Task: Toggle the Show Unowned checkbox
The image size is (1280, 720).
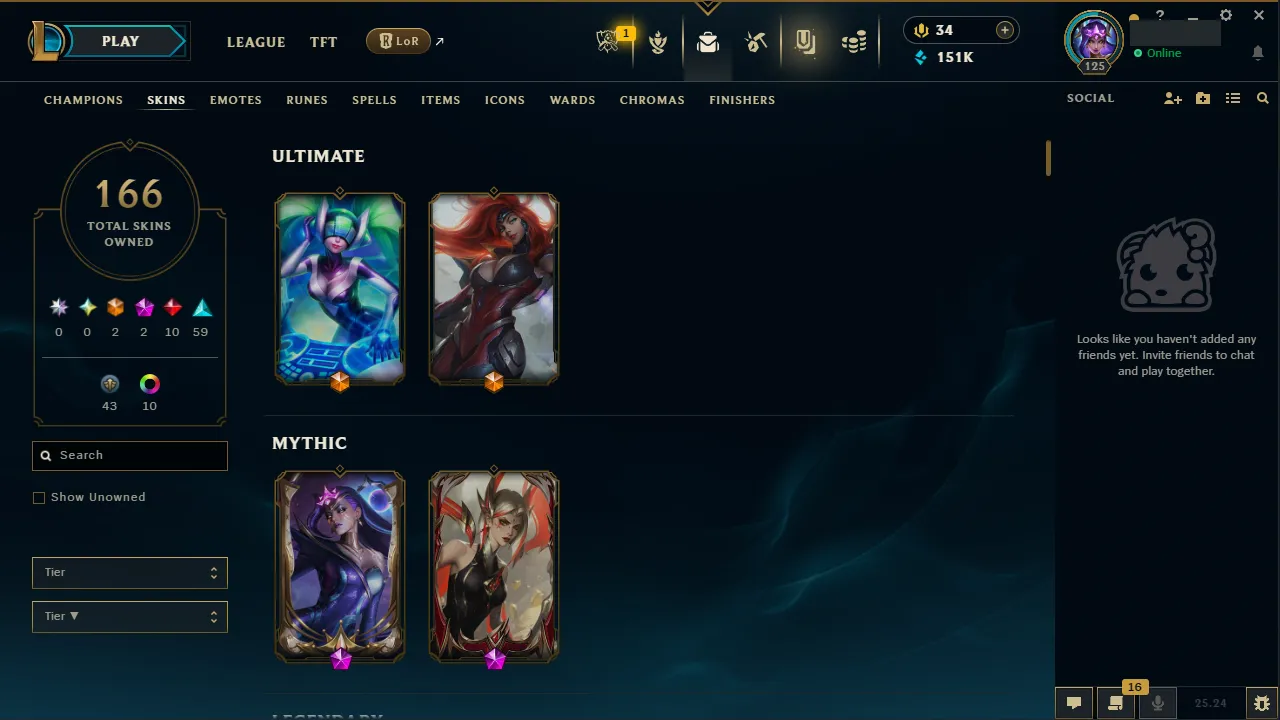Action: 39,497
